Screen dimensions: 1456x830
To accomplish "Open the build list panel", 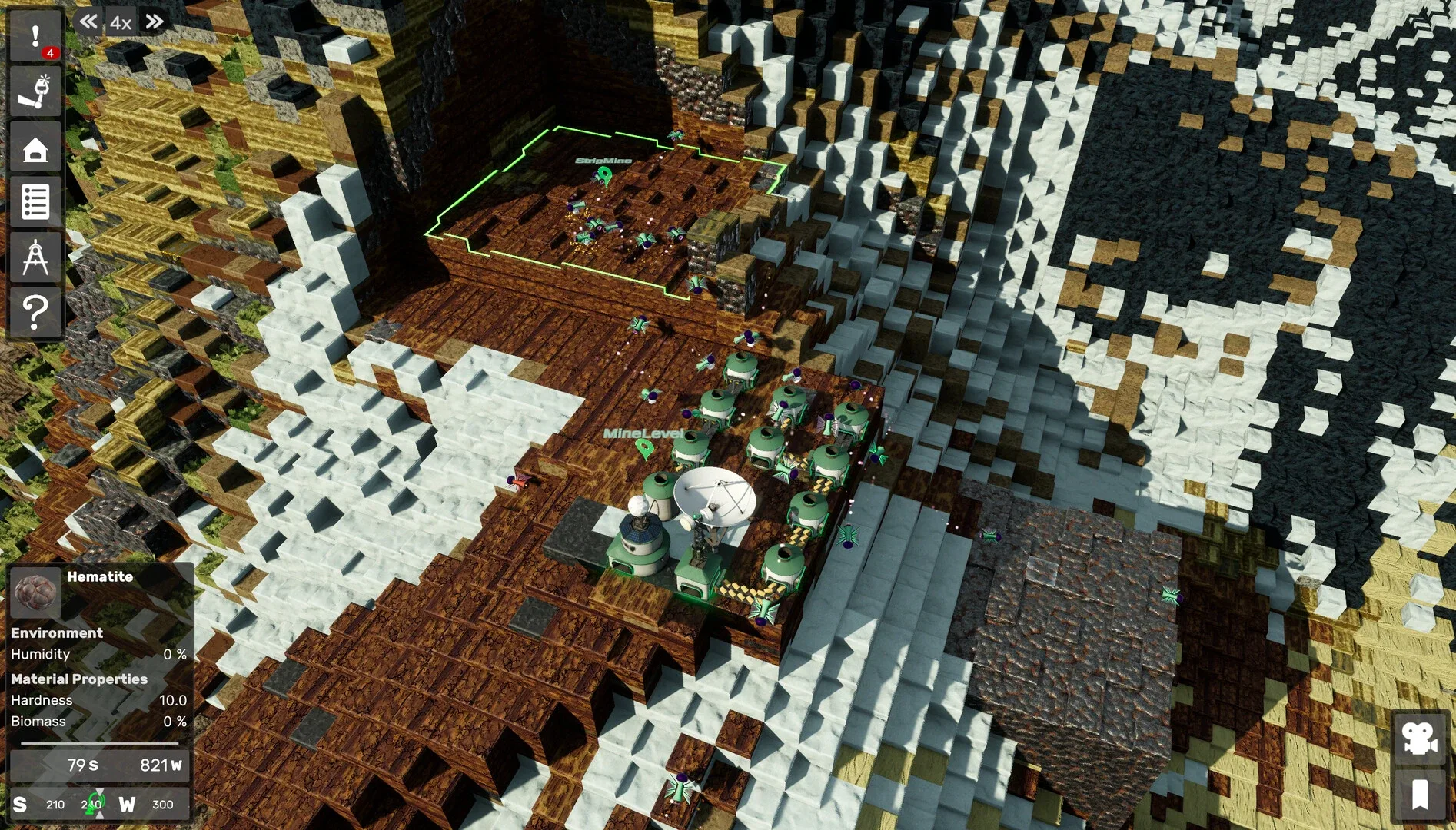I will (x=35, y=202).
